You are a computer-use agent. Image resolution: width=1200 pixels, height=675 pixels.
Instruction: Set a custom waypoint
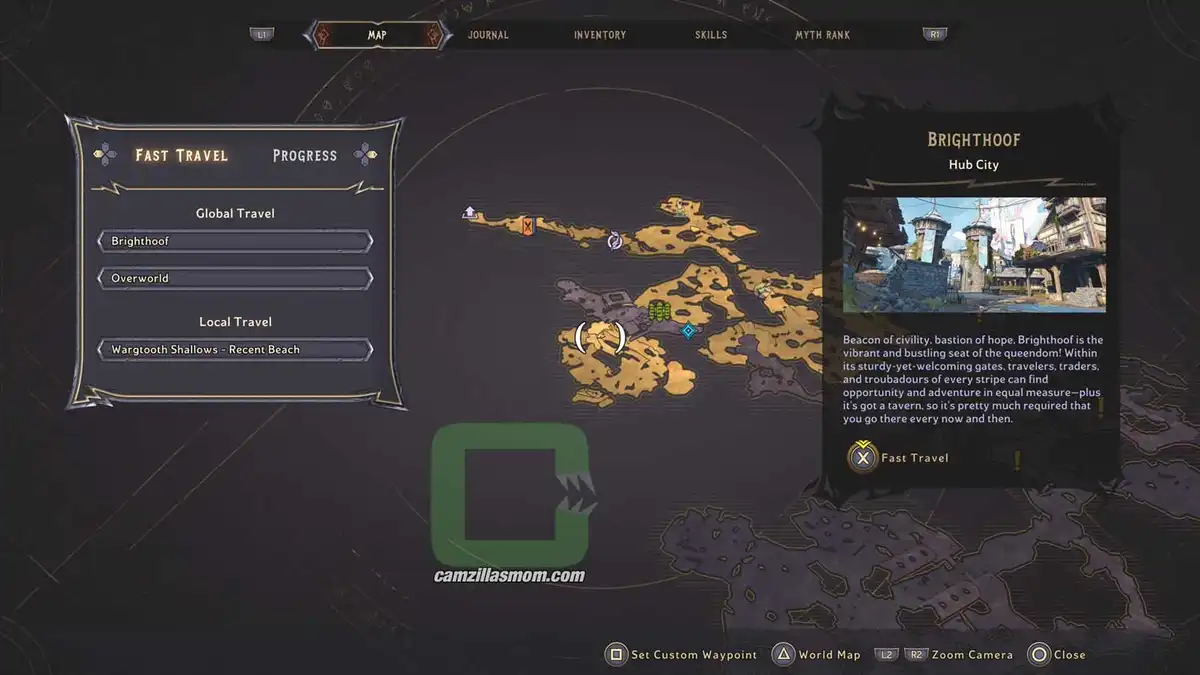tap(682, 655)
